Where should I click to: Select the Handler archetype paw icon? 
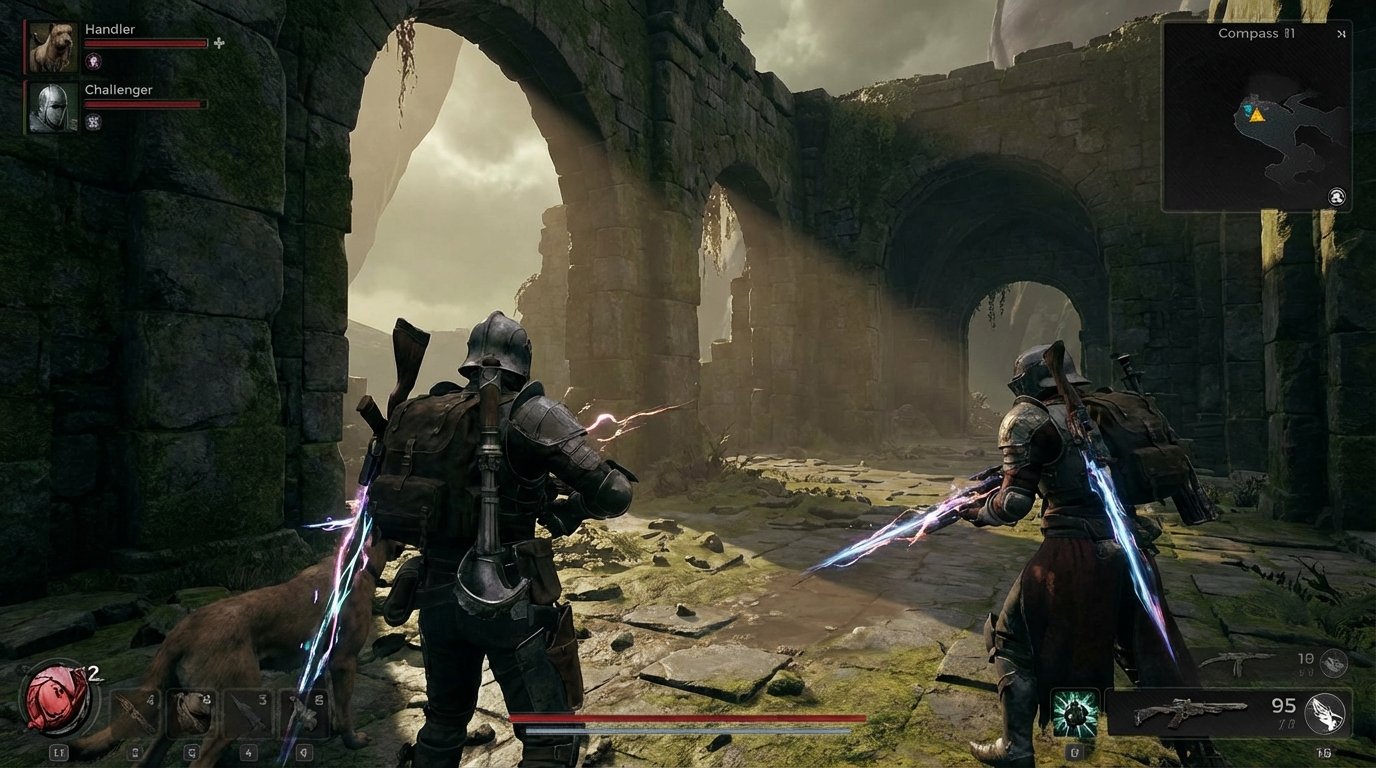point(92,62)
